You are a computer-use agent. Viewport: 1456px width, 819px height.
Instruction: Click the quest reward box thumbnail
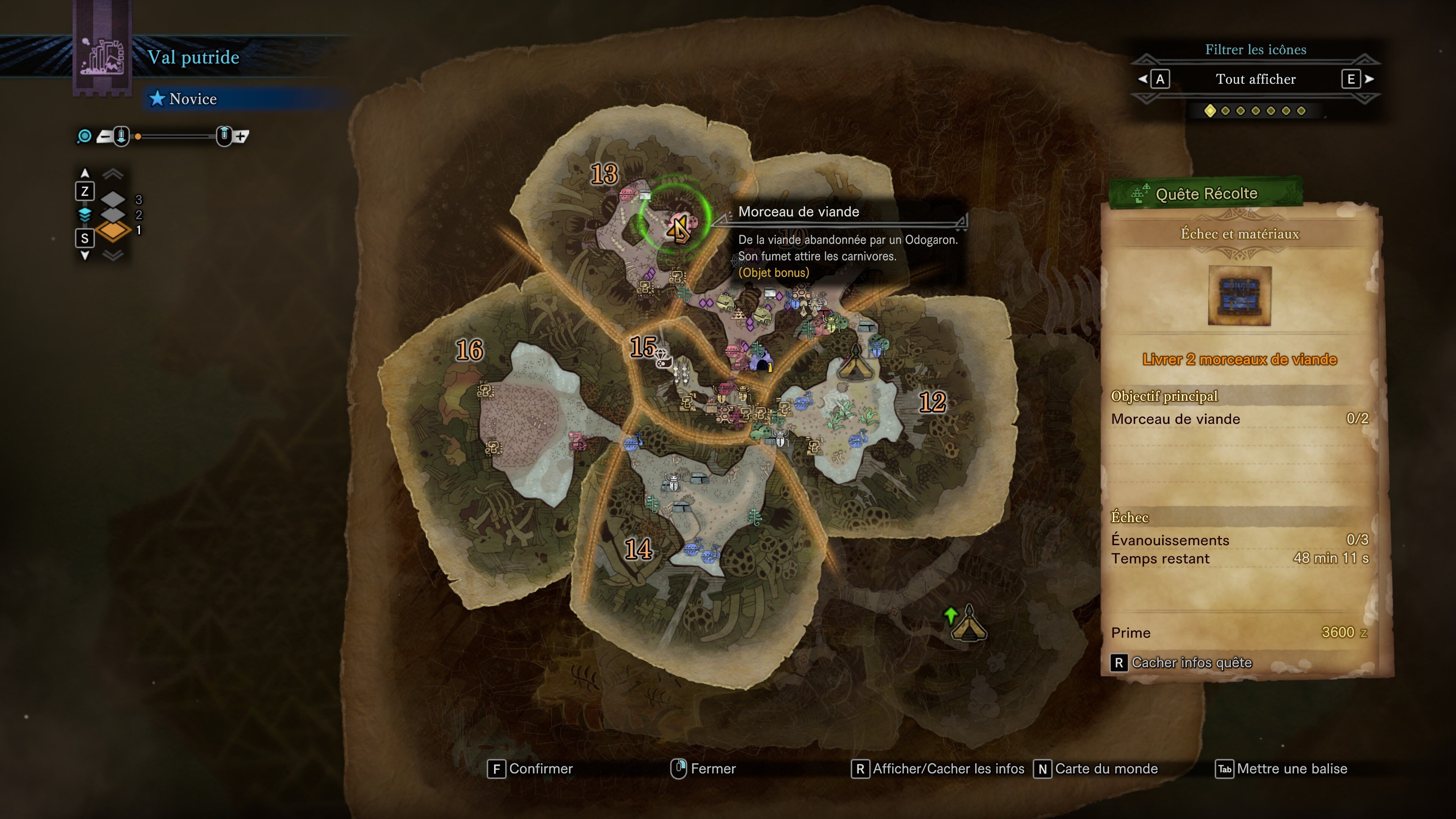tap(1239, 296)
